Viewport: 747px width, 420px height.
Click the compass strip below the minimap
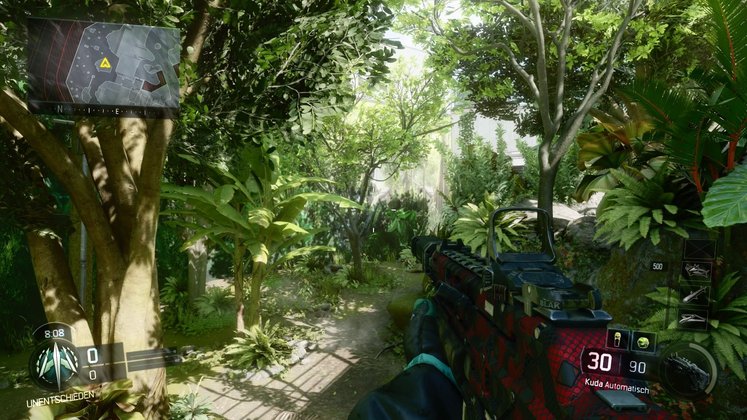(103, 108)
